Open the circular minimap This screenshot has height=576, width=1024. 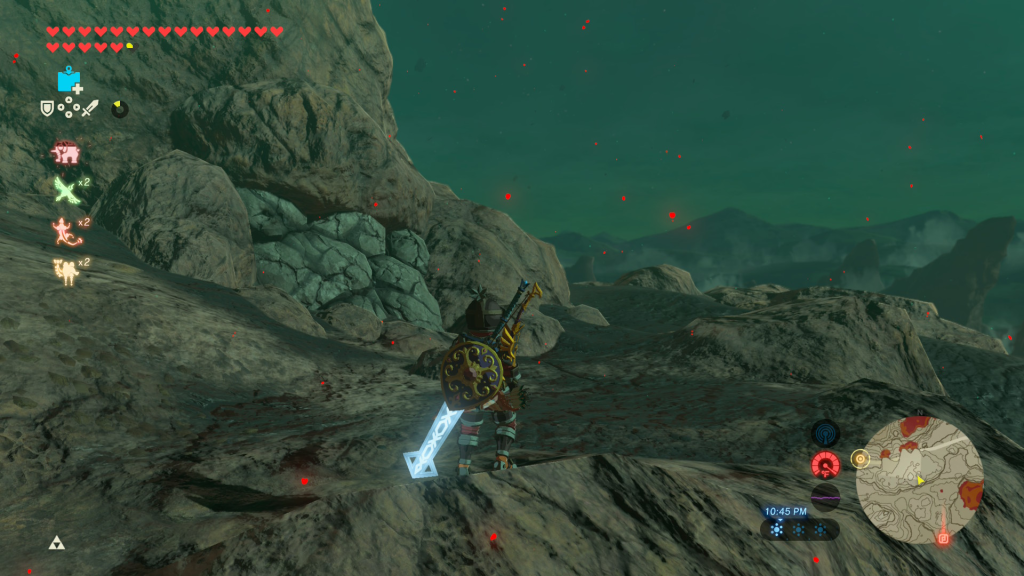[919, 480]
